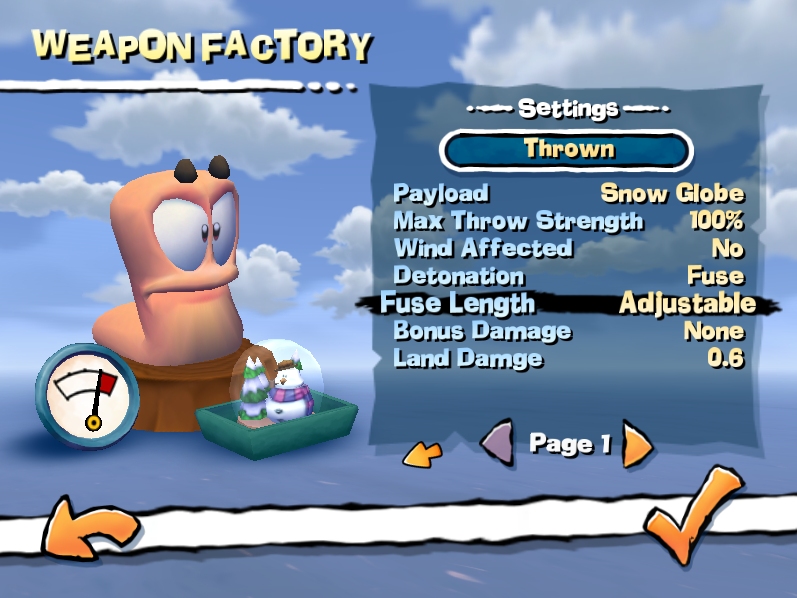Change the Detonation setting
Image resolution: width=797 pixels, height=598 pixels.
coord(568,275)
